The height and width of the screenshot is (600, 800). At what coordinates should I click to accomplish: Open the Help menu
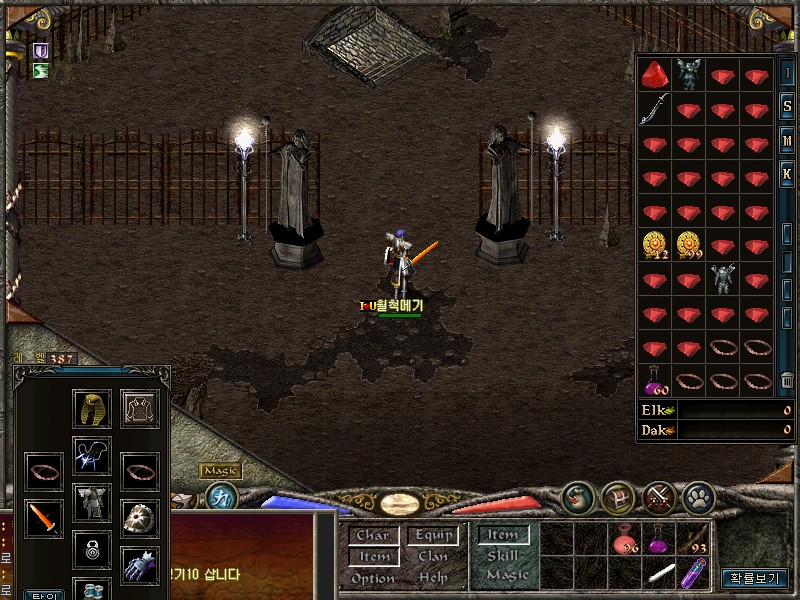coord(433,578)
